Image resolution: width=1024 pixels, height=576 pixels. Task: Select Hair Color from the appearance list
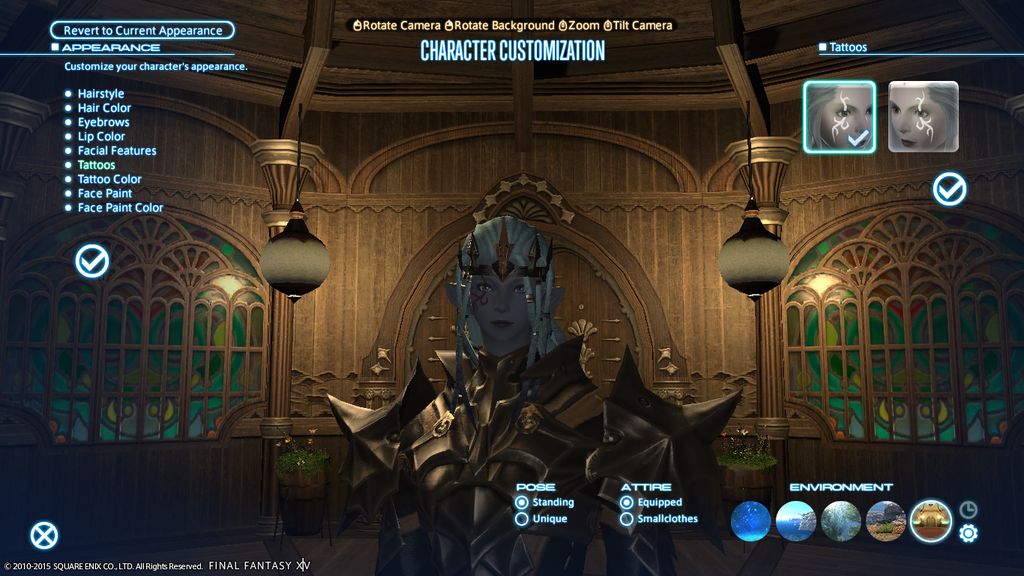[x=104, y=108]
